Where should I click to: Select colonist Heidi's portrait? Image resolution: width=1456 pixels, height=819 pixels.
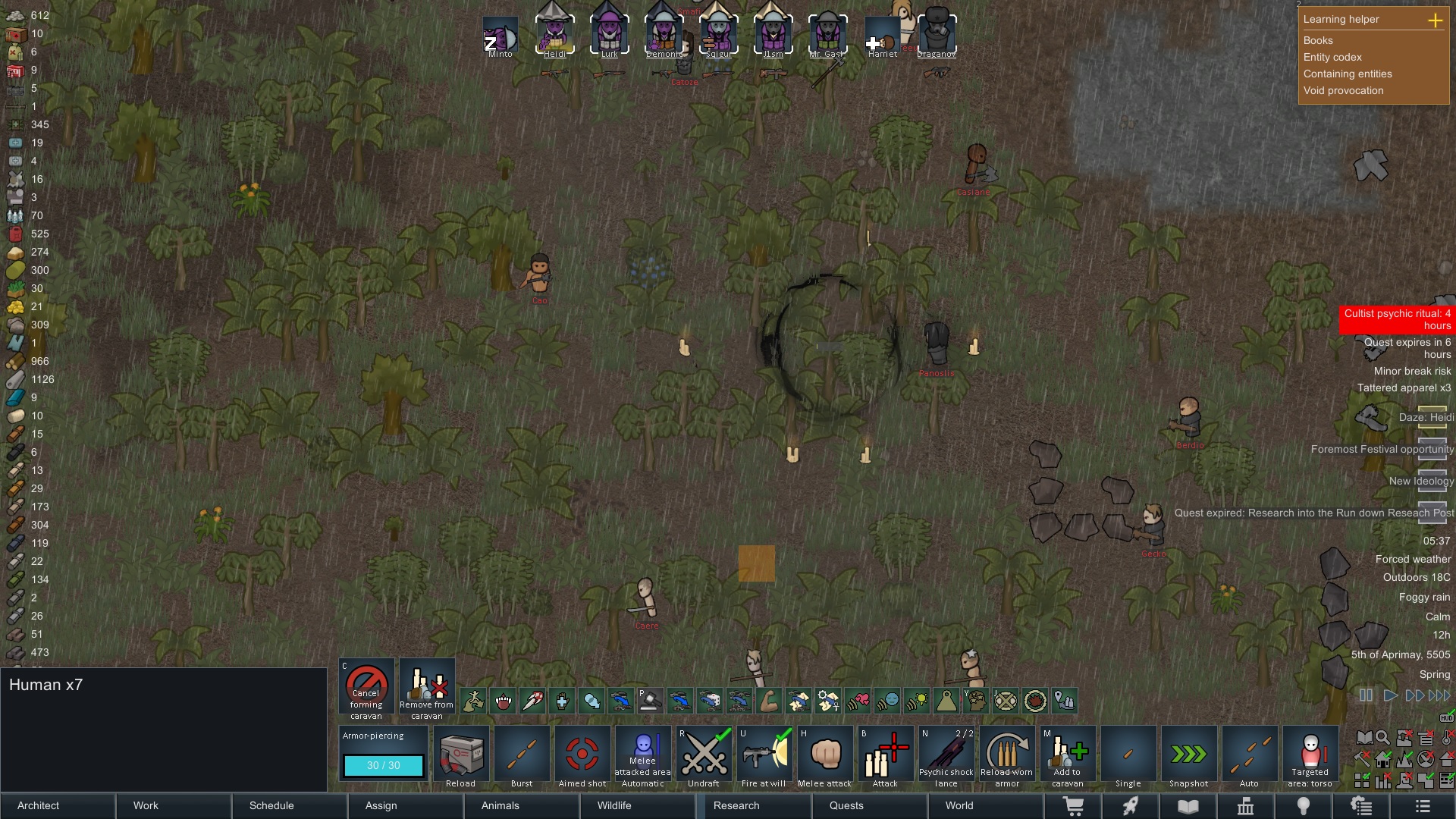(x=554, y=36)
